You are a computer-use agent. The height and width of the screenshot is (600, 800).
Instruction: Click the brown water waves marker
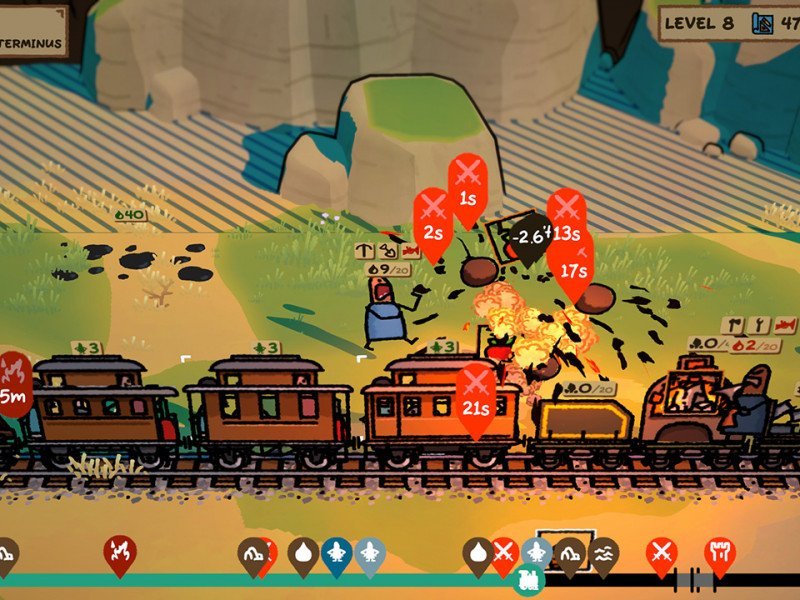[x=603, y=552]
